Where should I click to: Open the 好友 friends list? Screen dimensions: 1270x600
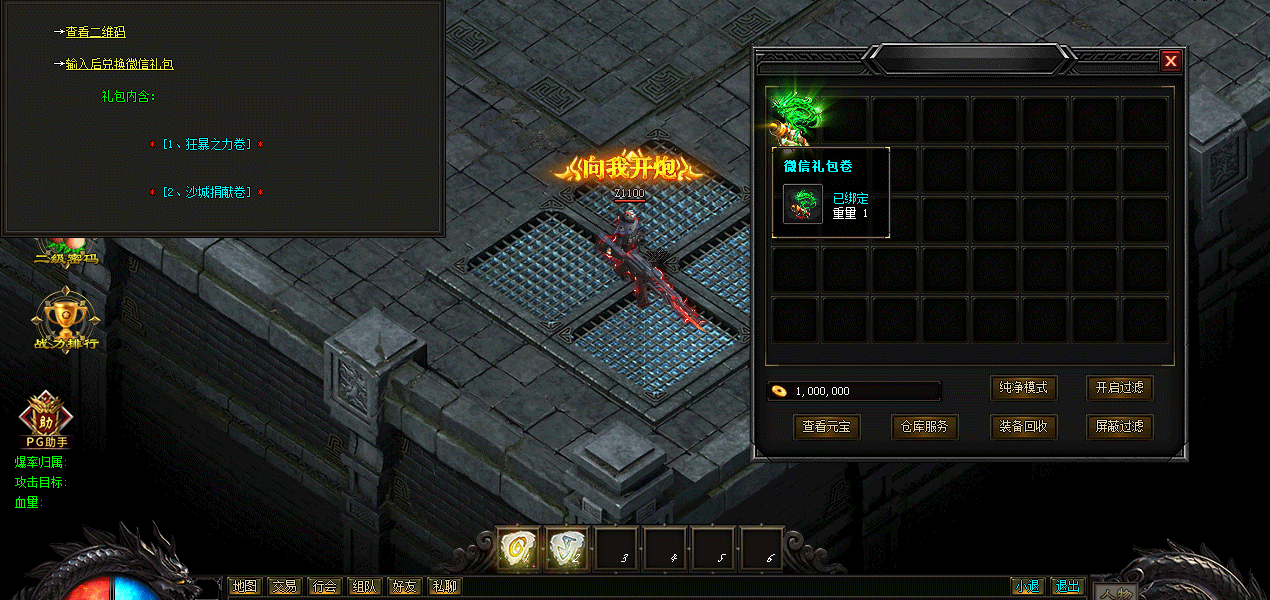click(404, 587)
